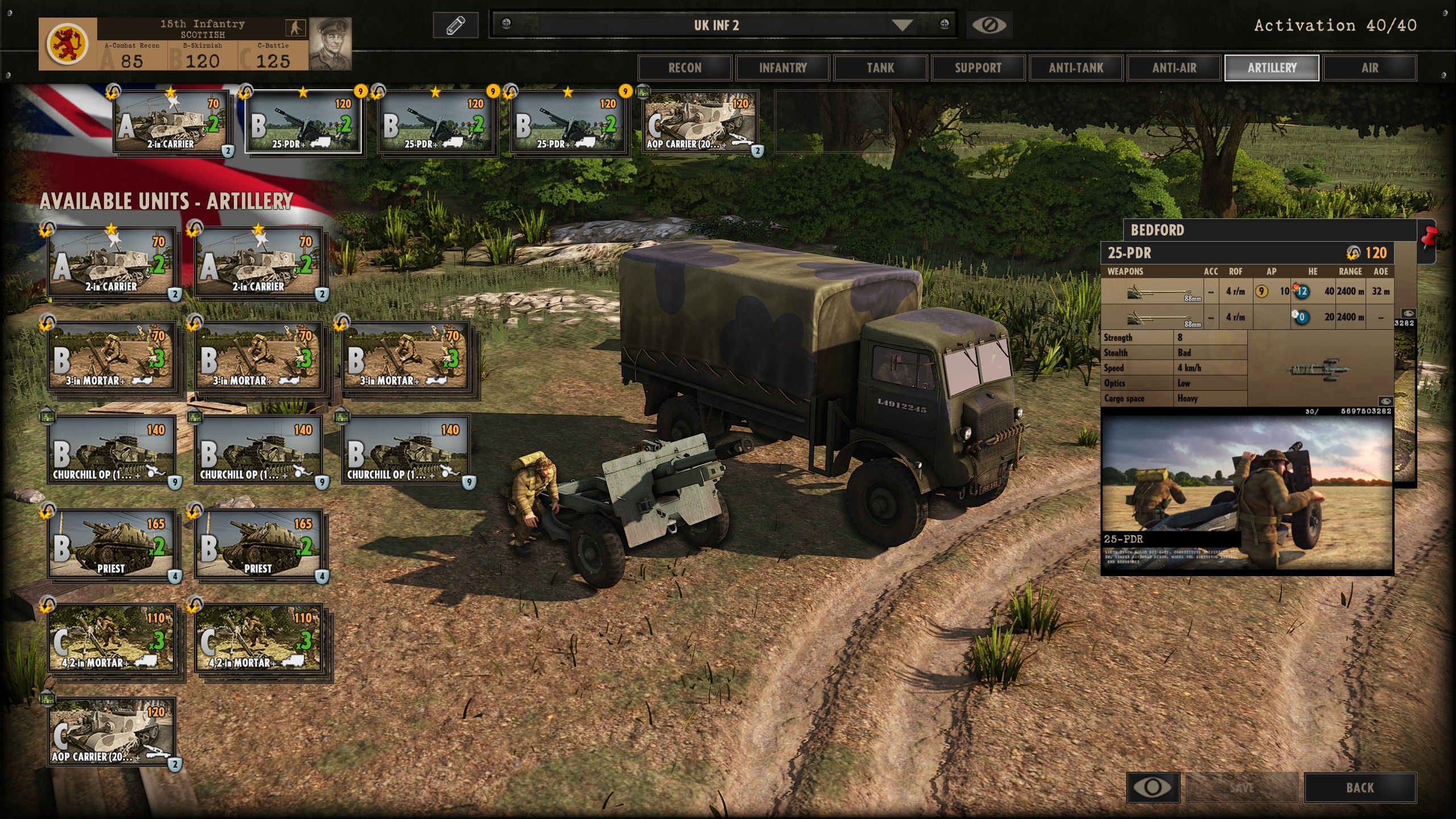Select the AOP Carrier card in the deck
The image size is (1456, 819).
tap(701, 123)
